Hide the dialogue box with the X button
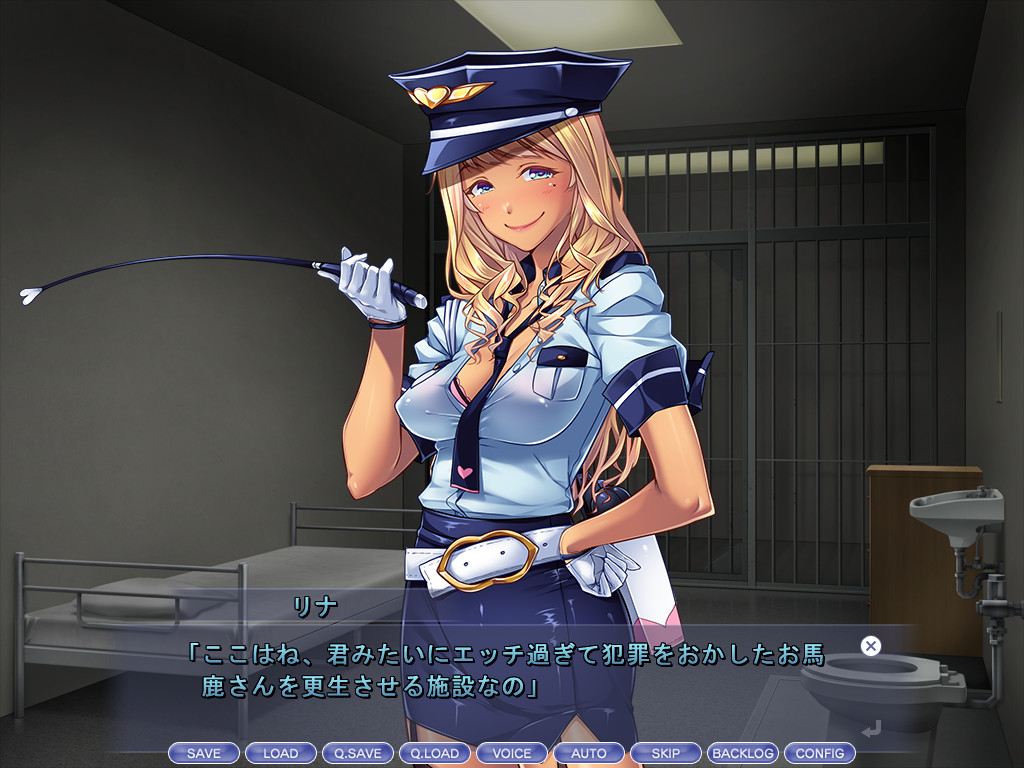1024x768 pixels. coord(871,646)
